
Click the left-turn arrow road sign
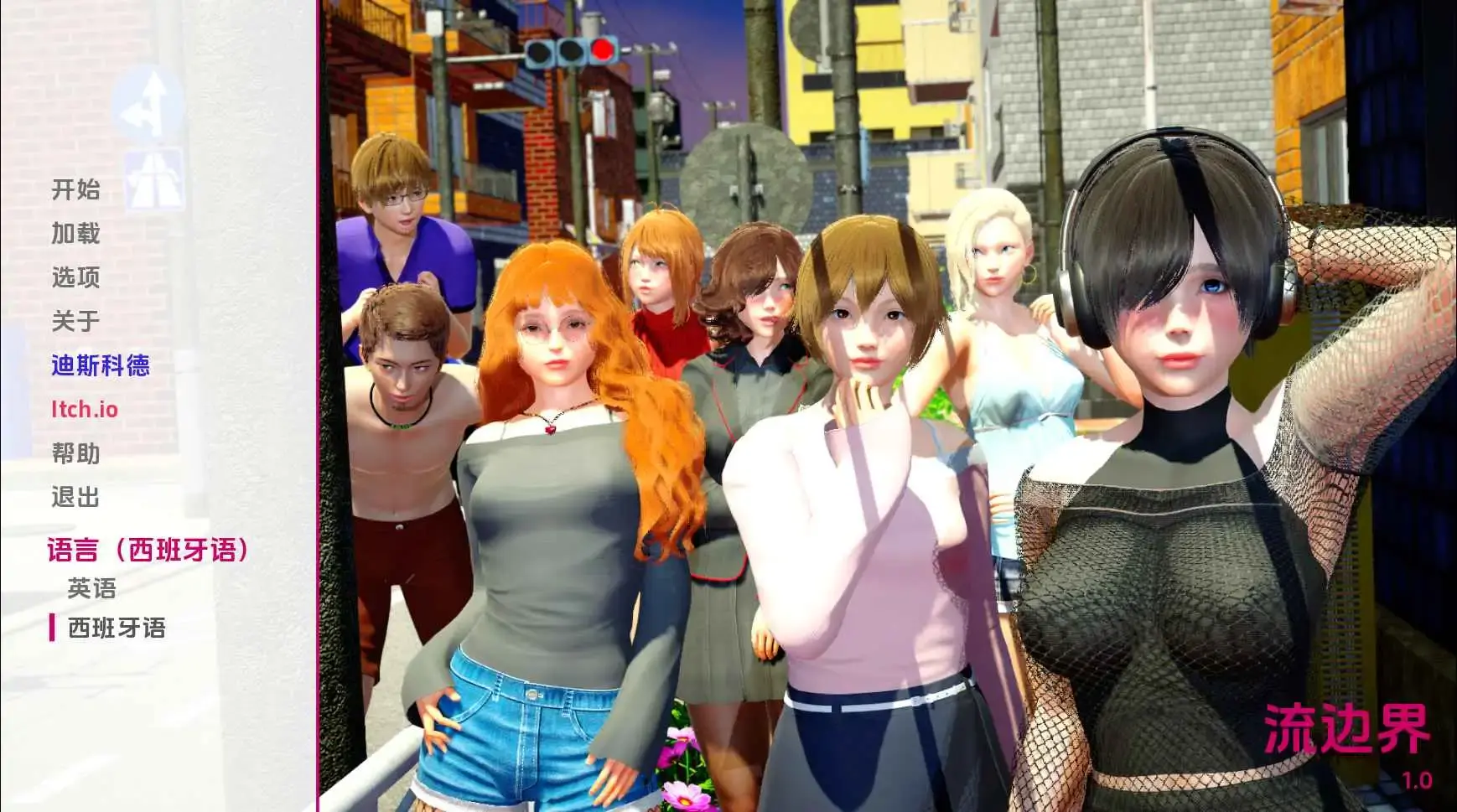[x=151, y=103]
